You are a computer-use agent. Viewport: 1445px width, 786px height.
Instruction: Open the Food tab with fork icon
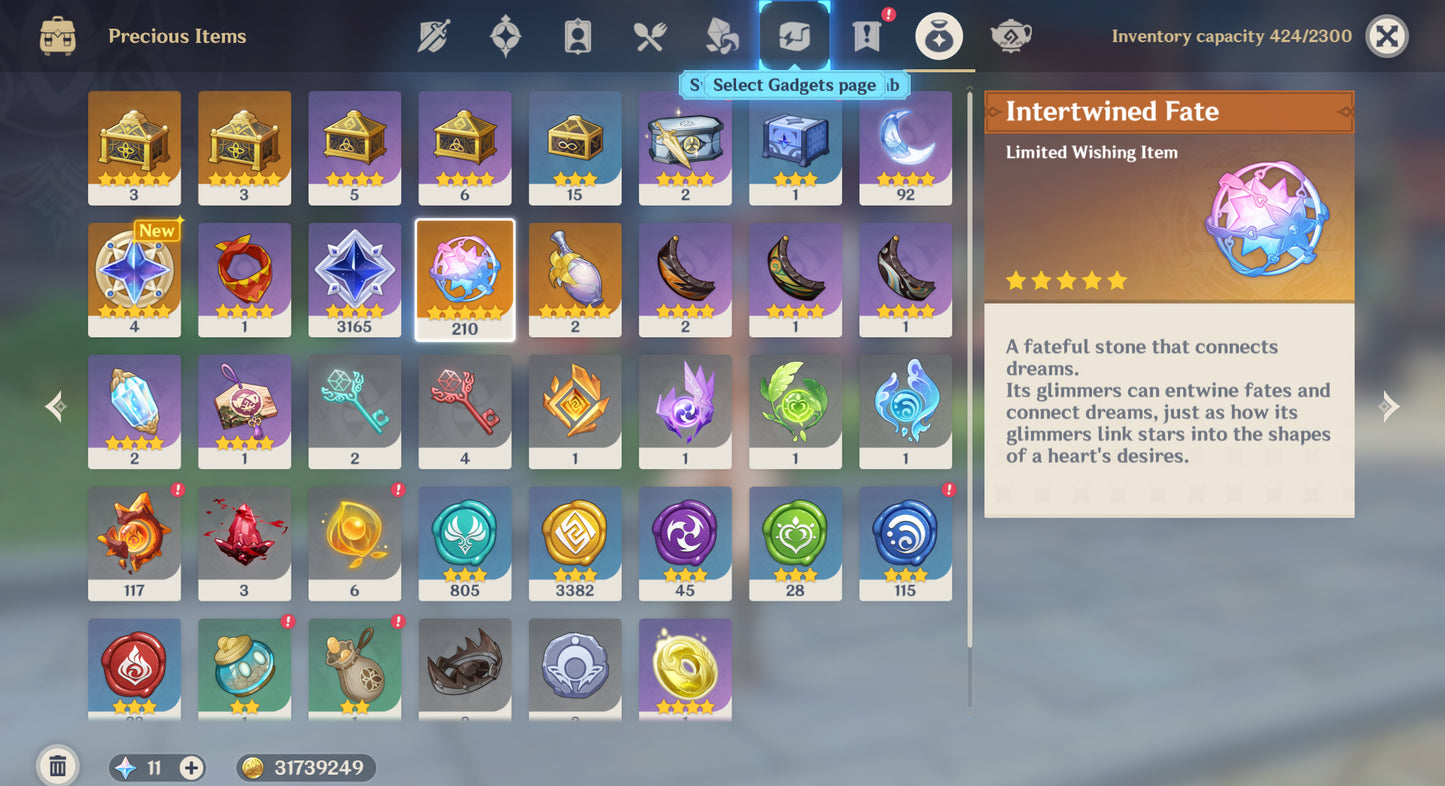point(648,35)
